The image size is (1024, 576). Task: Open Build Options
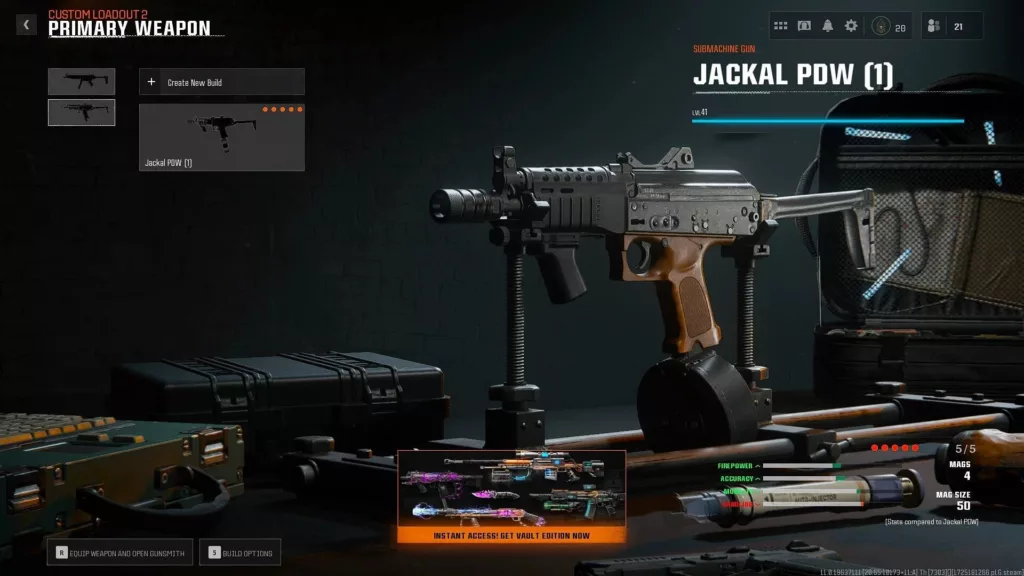(x=241, y=551)
